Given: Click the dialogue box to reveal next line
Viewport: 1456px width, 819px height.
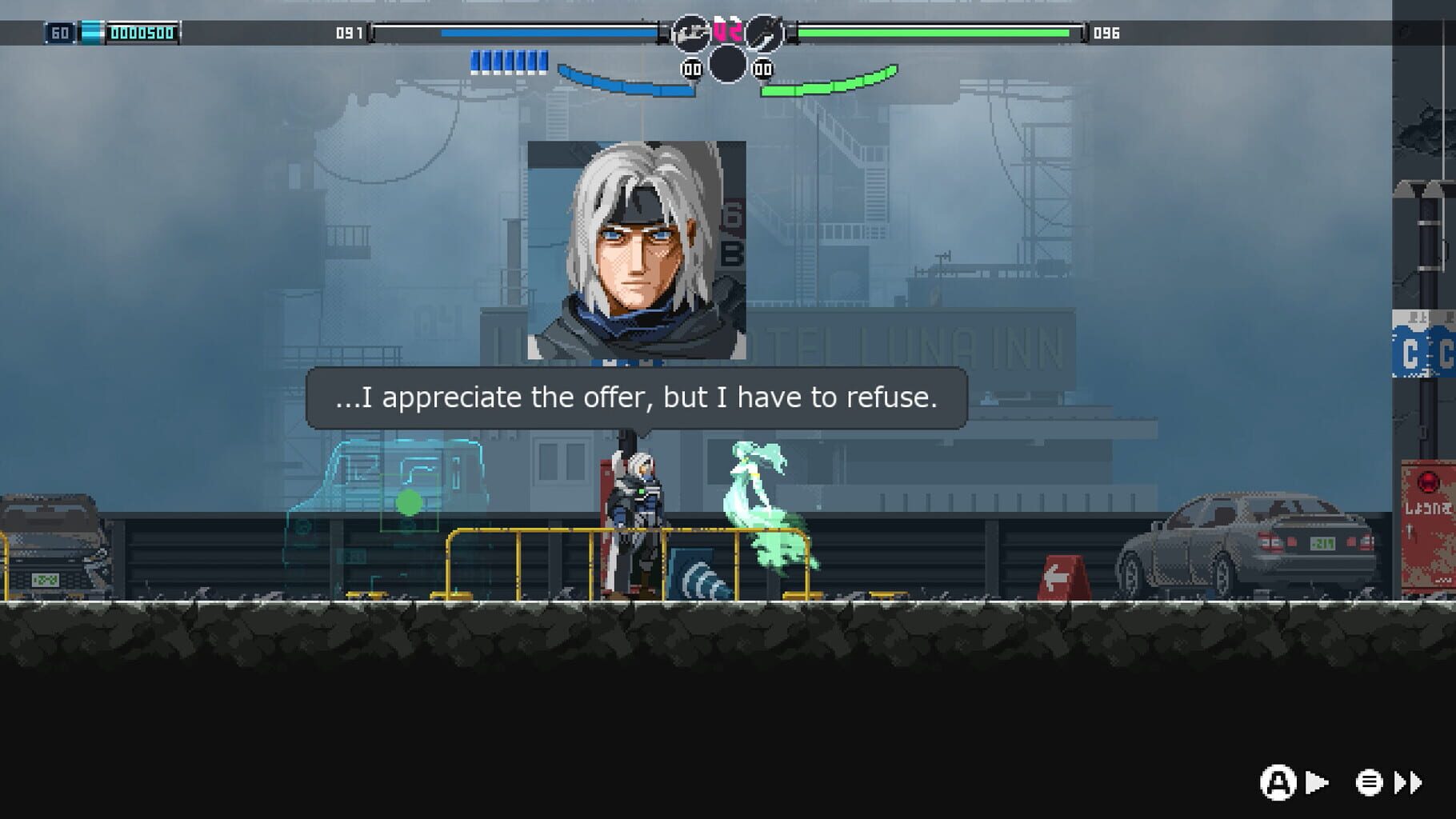Looking at the screenshot, I should click(x=636, y=397).
